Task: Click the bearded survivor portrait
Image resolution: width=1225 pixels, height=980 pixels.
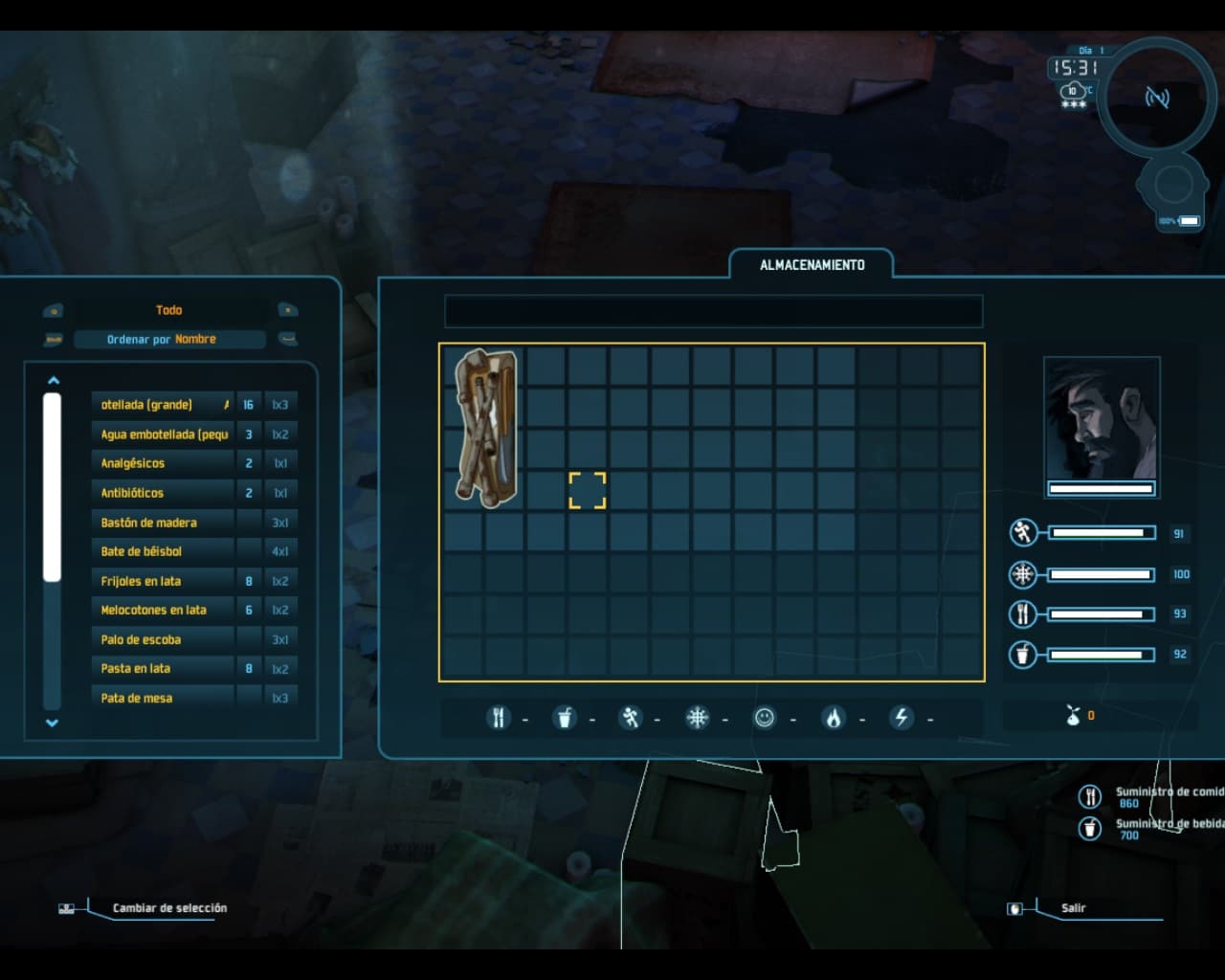Action: pyautogui.click(x=1102, y=419)
